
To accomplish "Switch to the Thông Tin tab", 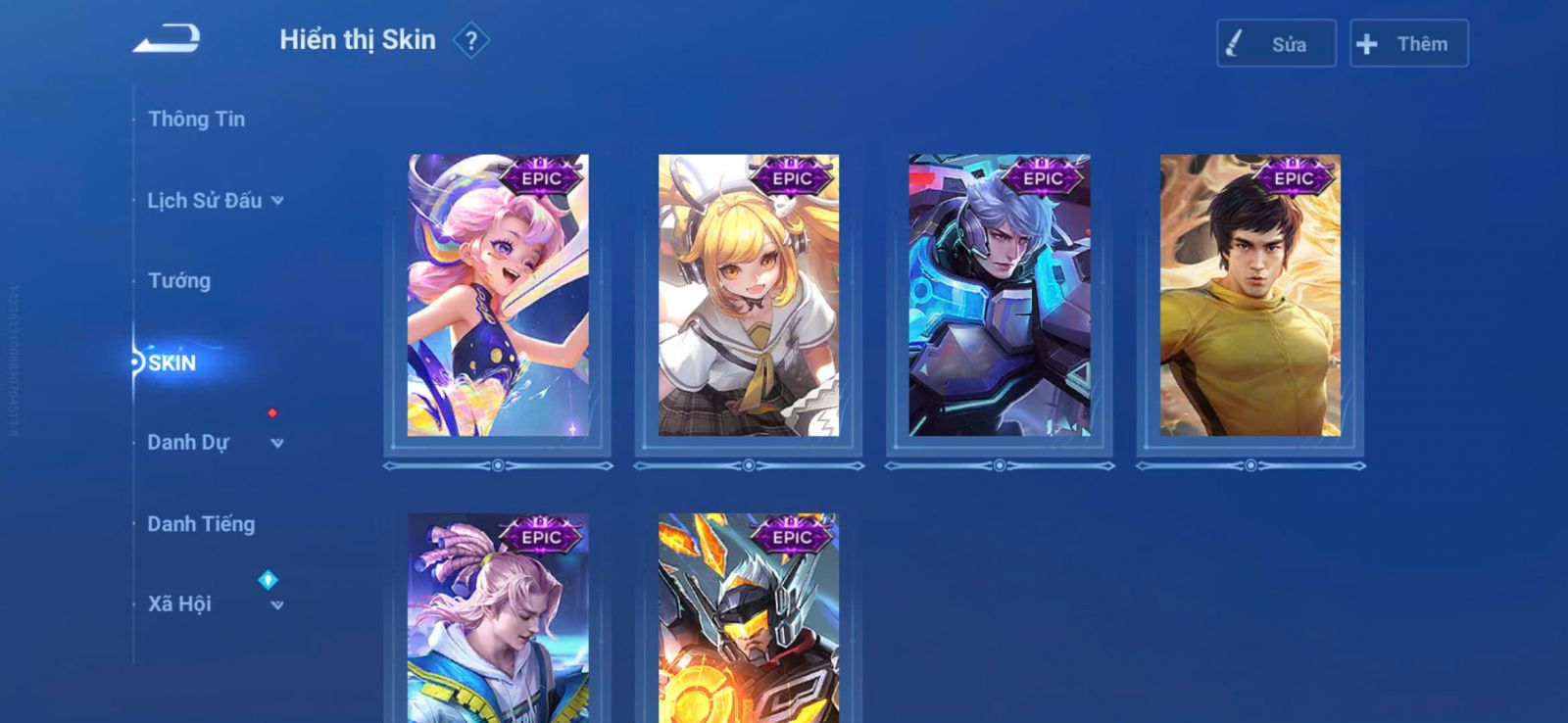I will point(196,120).
